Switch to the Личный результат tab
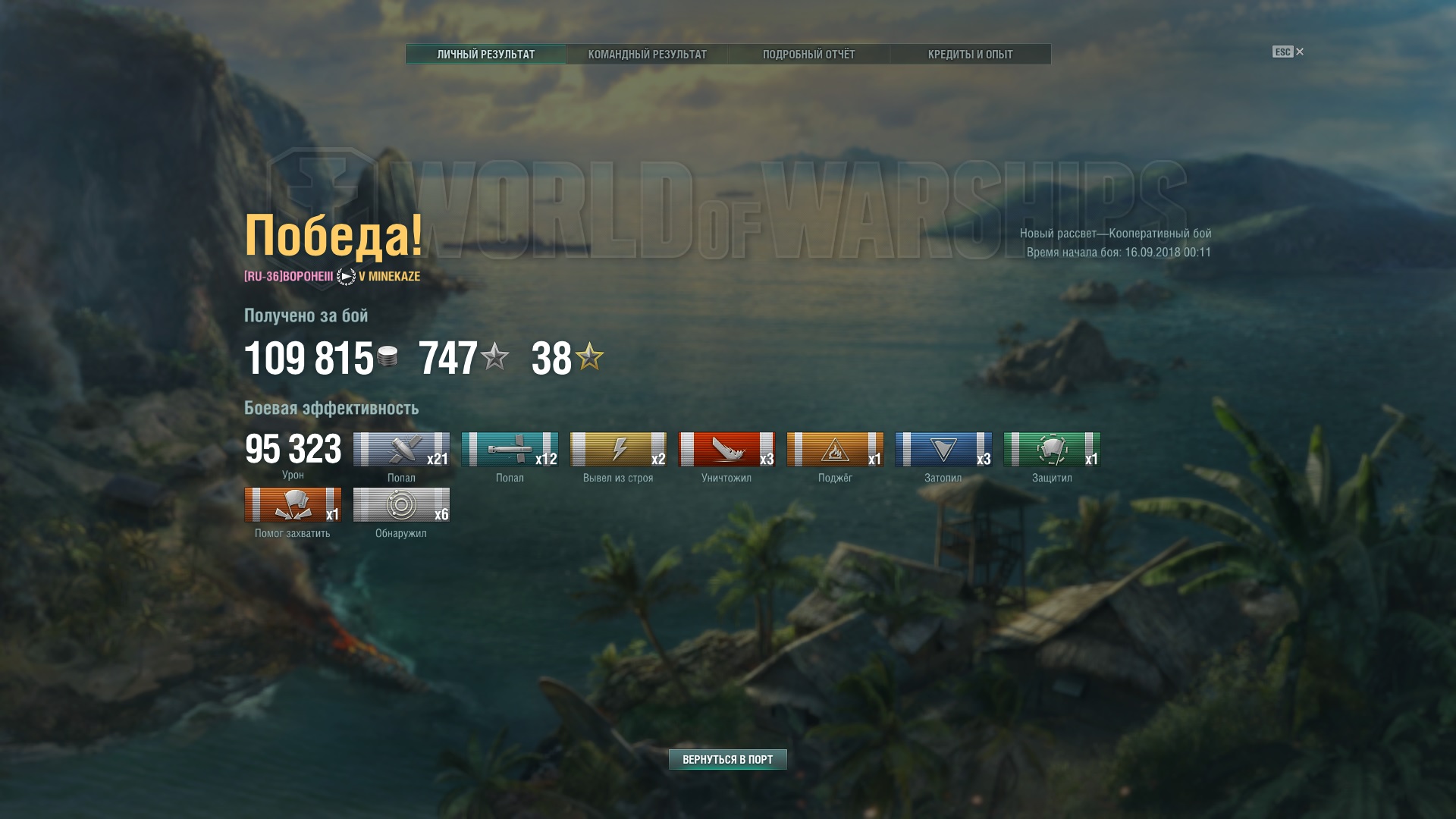The image size is (1456, 819). click(485, 55)
